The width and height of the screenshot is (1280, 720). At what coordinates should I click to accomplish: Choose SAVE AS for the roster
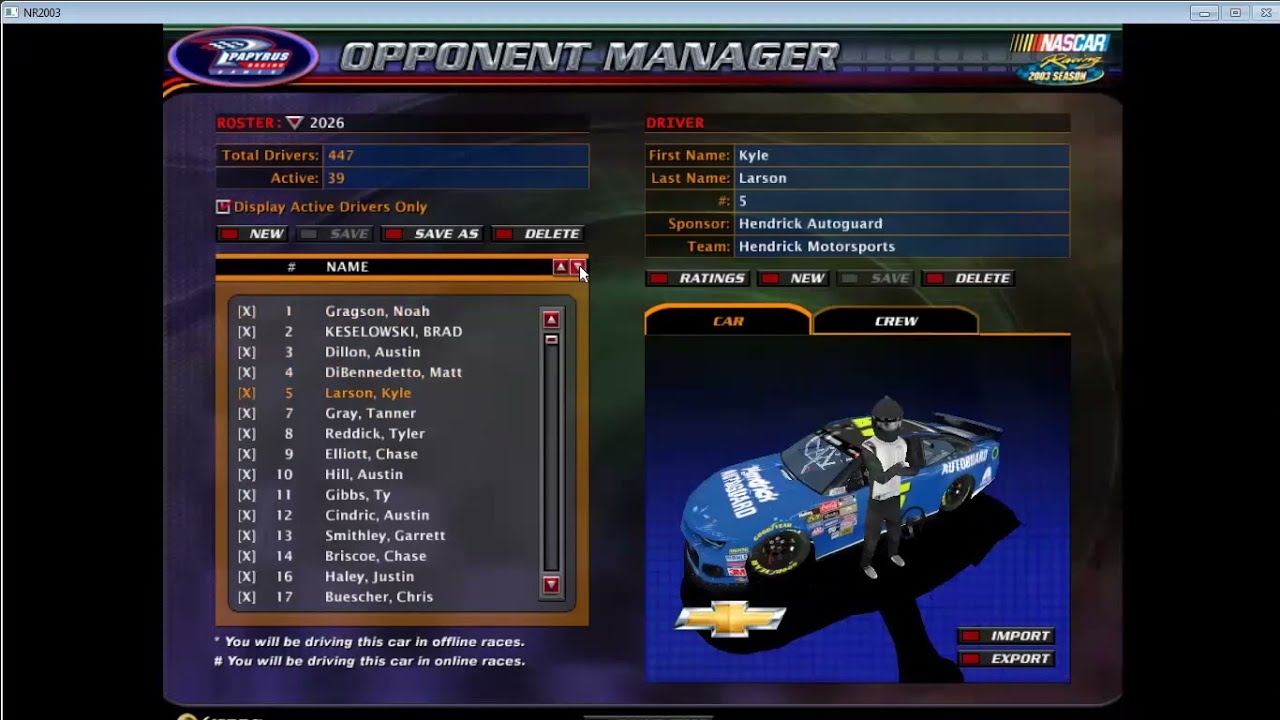pyautogui.click(x=434, y=234)
